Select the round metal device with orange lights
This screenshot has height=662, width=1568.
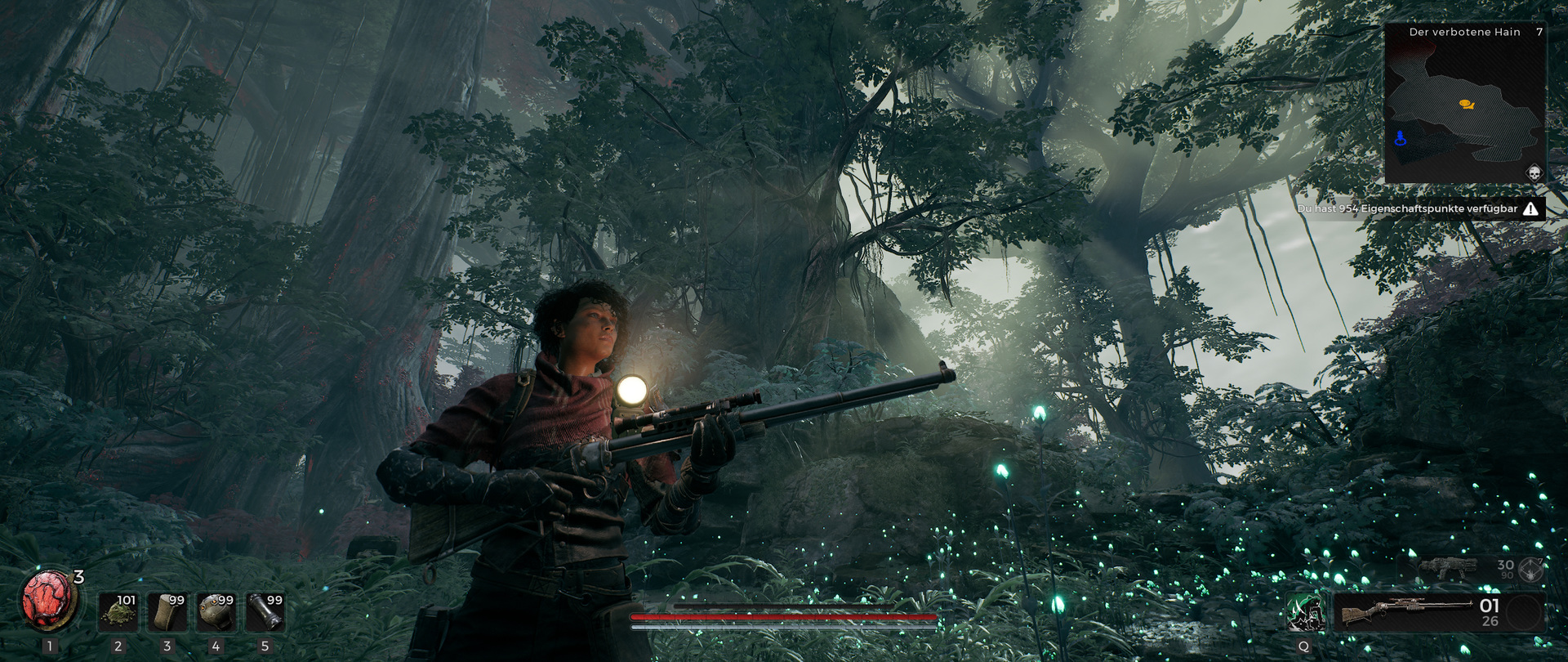pyautogui.click(x=216, y=612)
